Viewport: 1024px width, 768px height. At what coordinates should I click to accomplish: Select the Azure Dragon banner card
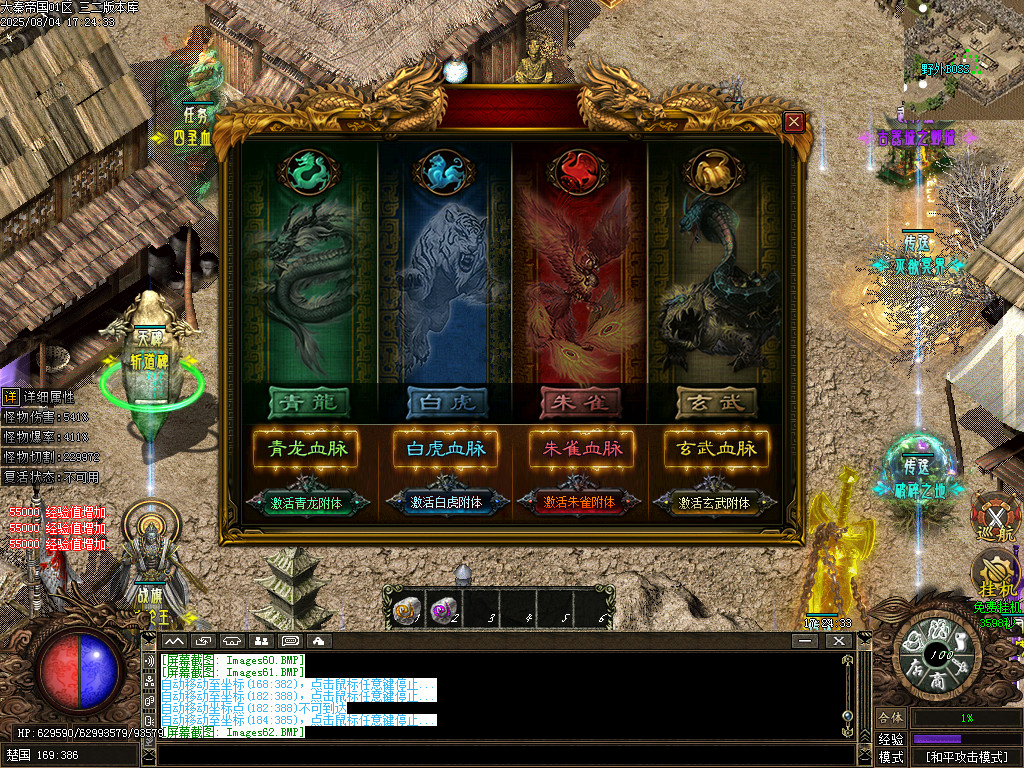310,280
